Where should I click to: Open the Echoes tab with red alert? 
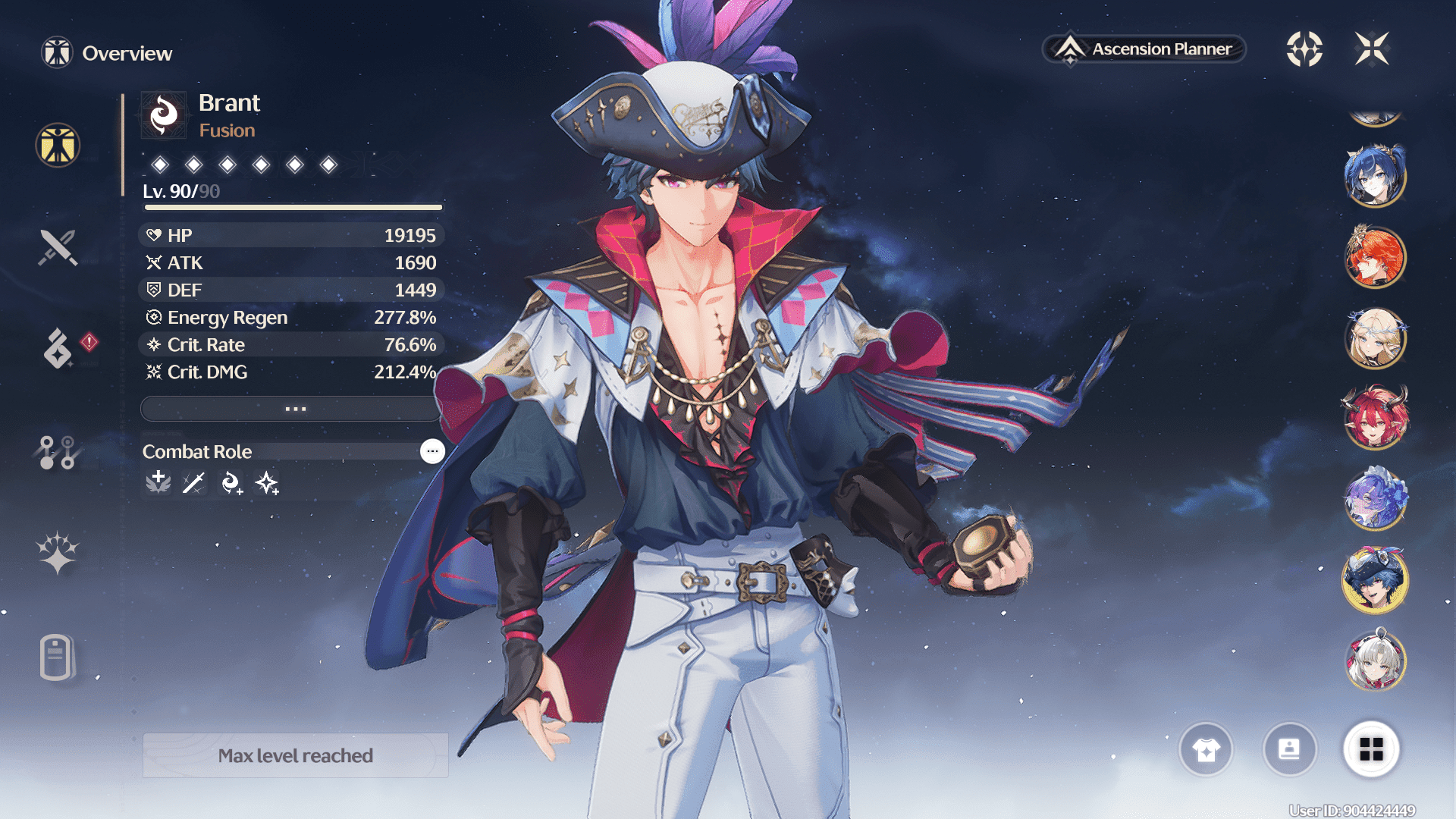tap(58, 348)
